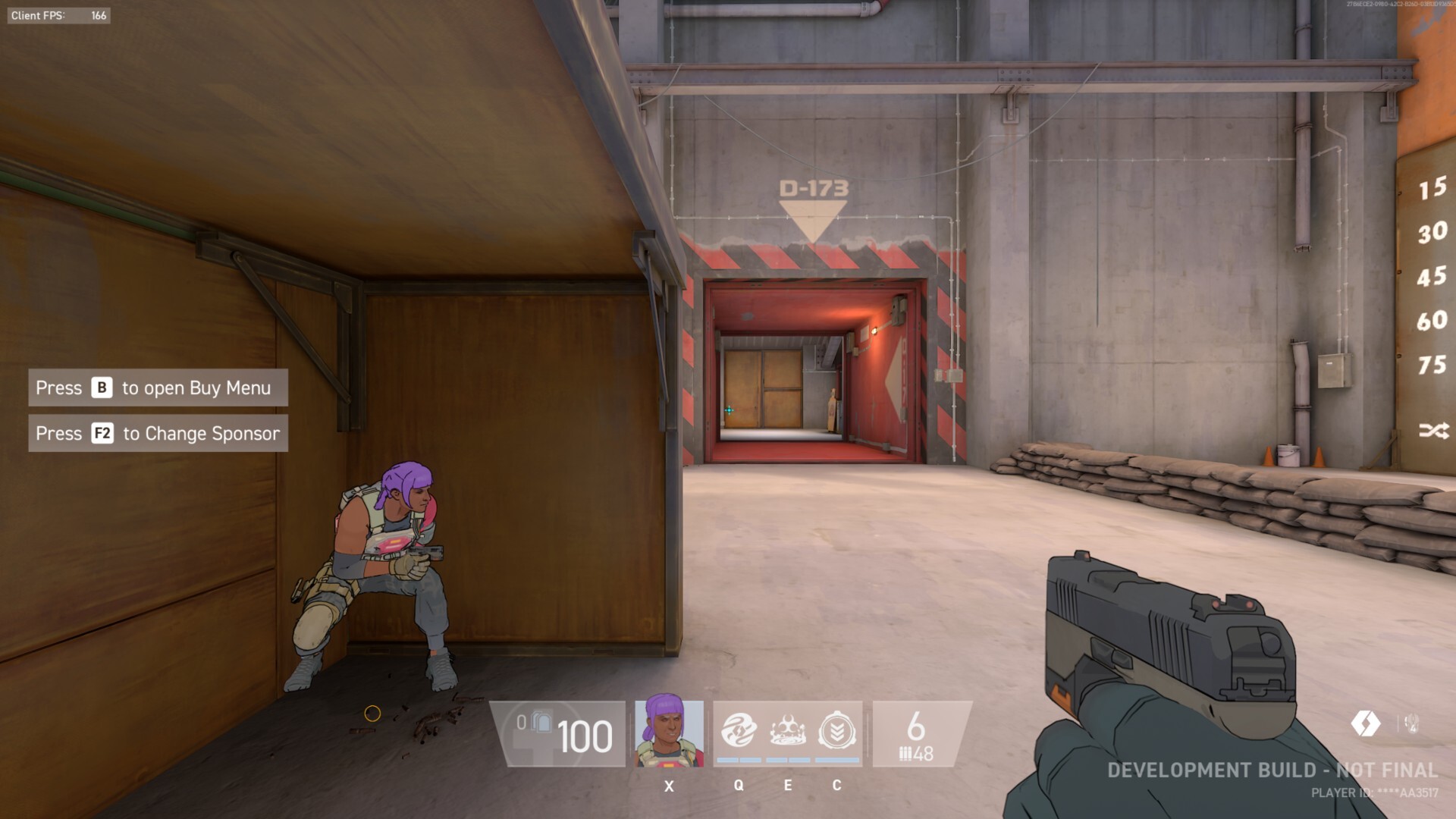Click the Press B to open Buy Menu button

tap(158, 388)
